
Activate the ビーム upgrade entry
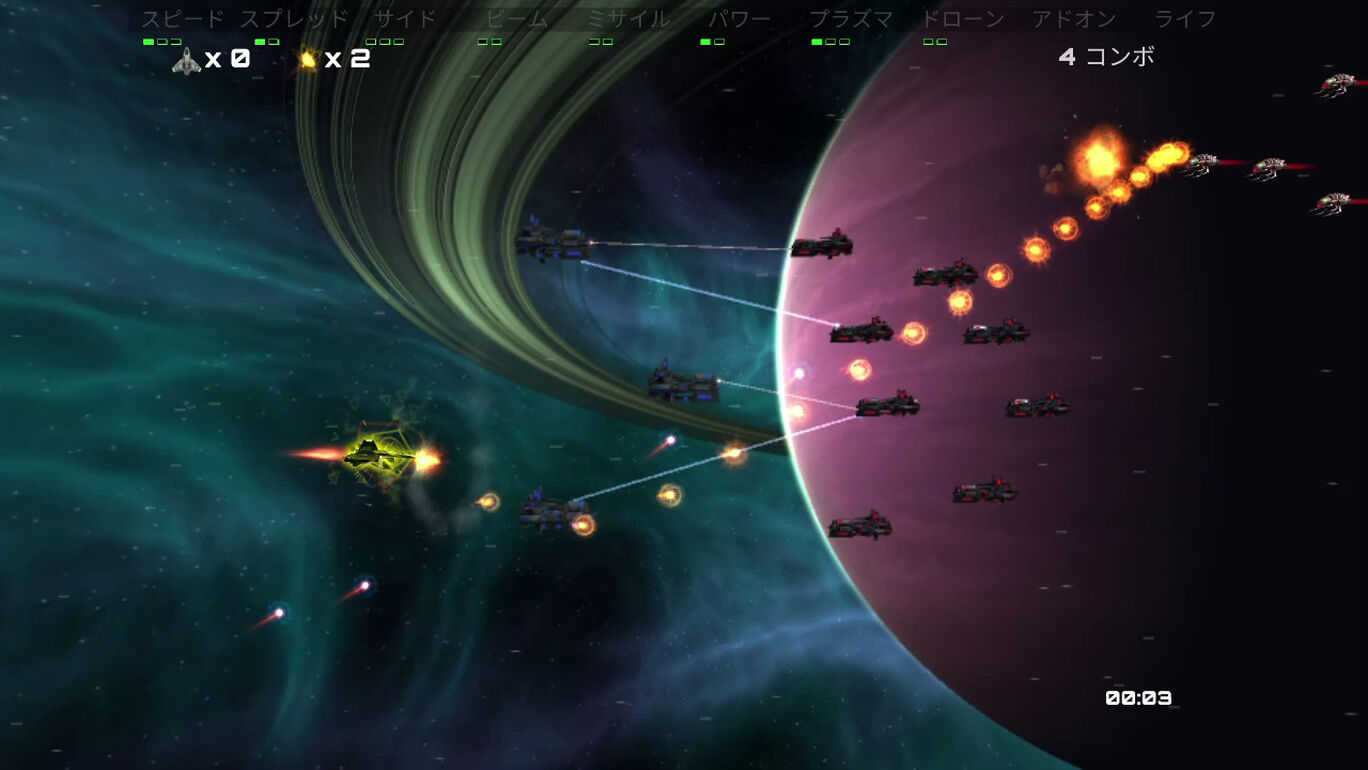click(x=517, y=19)
